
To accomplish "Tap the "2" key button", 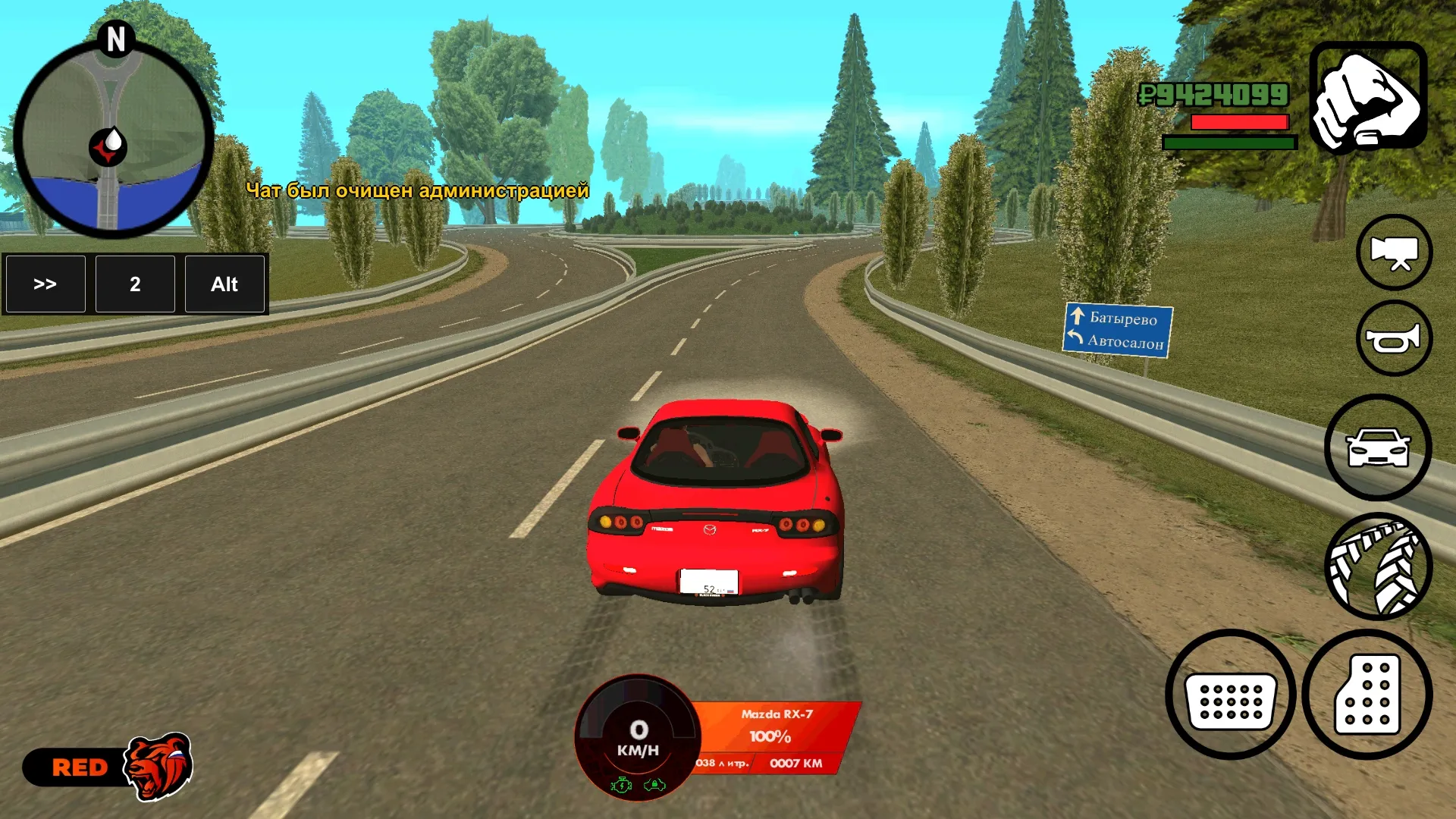I will (135, 284).
